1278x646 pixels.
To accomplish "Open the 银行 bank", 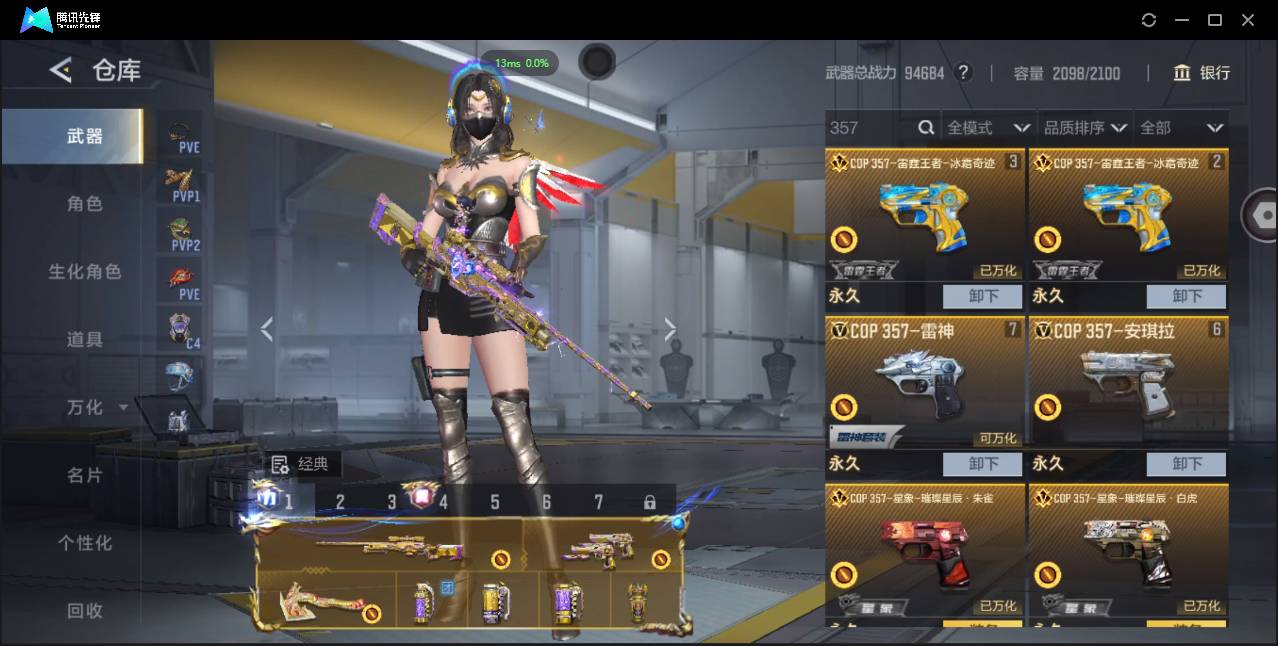I will [x=1201, y=73].
